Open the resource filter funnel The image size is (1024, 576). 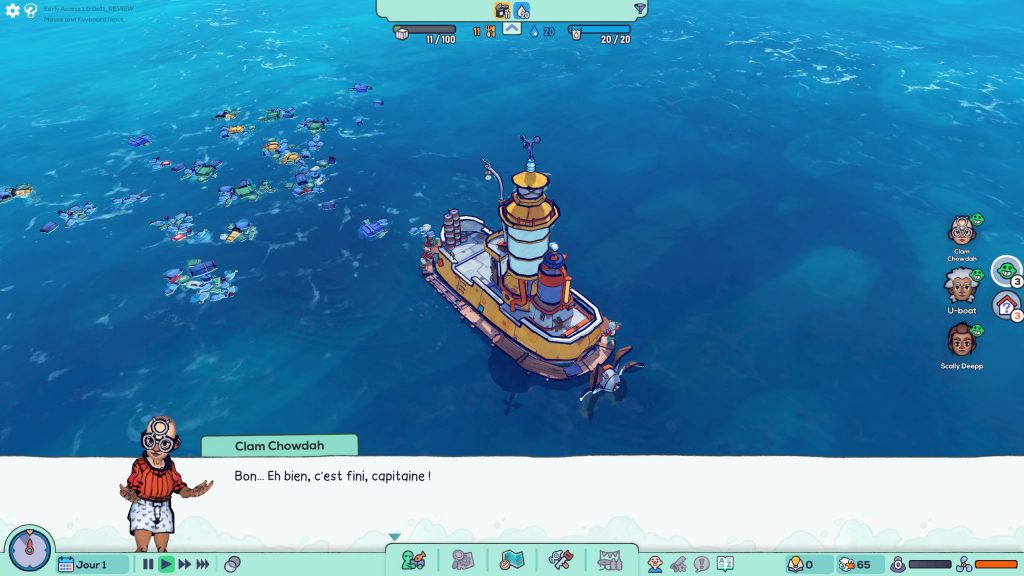point(639,9)
